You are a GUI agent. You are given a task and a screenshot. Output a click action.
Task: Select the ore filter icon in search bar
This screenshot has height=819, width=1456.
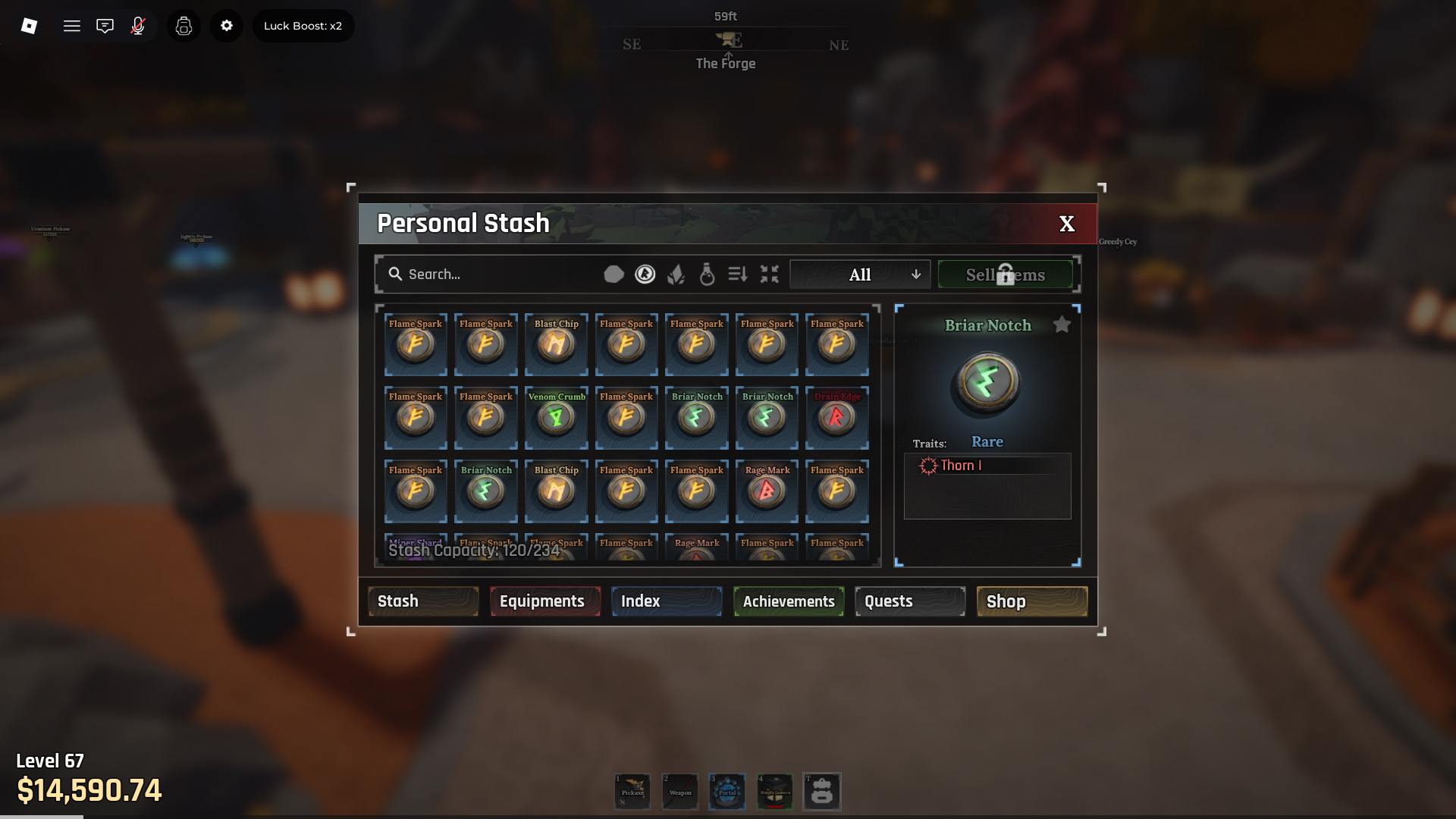click(614, 274)
